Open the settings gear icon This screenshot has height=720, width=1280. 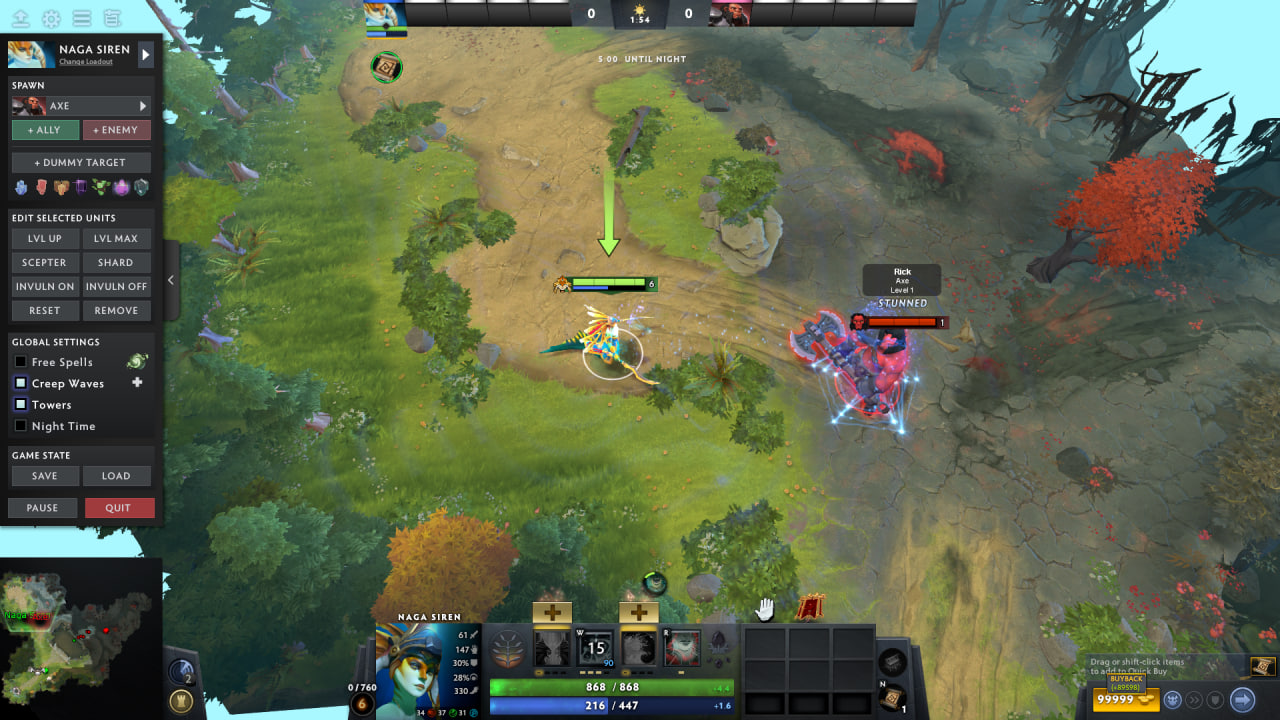click(53, 17)
